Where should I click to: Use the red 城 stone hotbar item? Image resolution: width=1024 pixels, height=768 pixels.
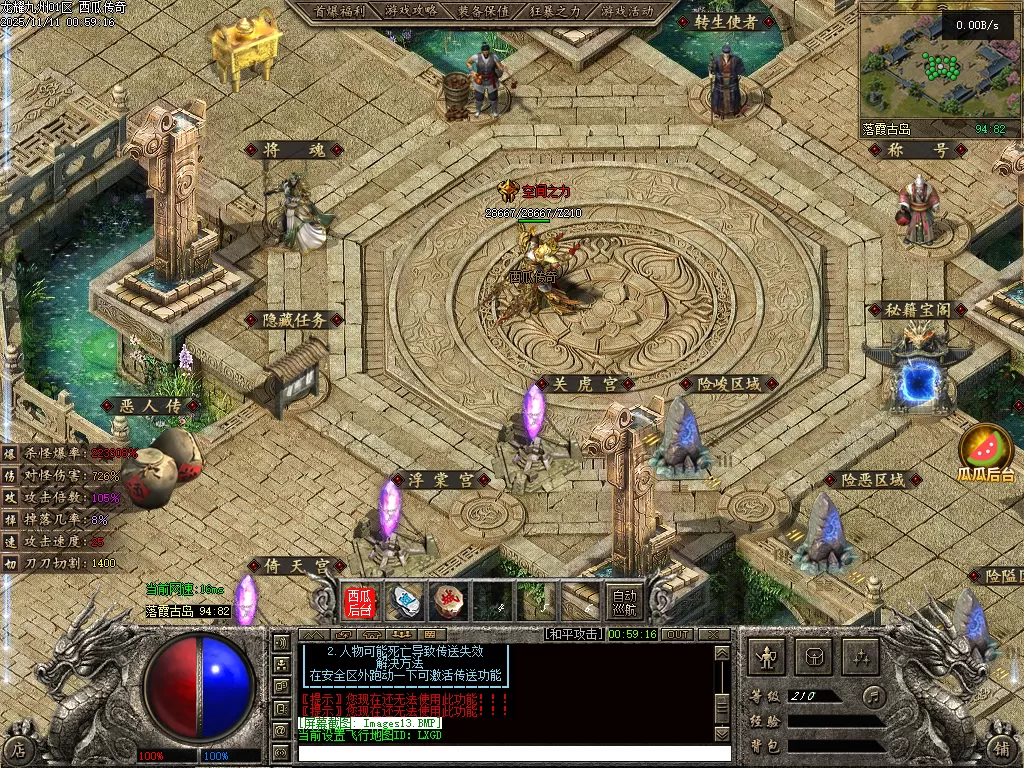point(448,601)
